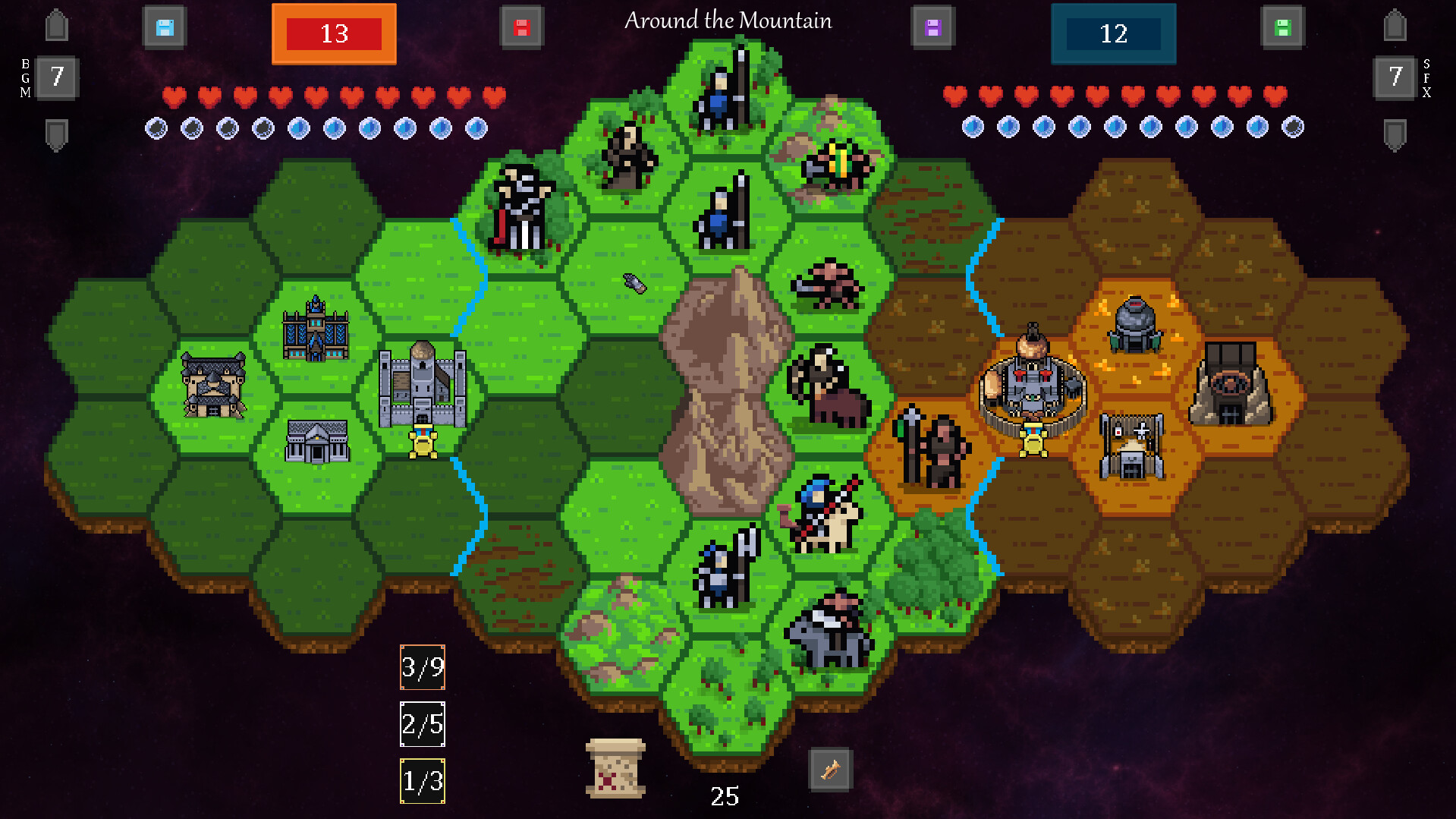Screen dimensions: 1456x819
Task: Click the red player's score showing 13
Action: [334, 33]
